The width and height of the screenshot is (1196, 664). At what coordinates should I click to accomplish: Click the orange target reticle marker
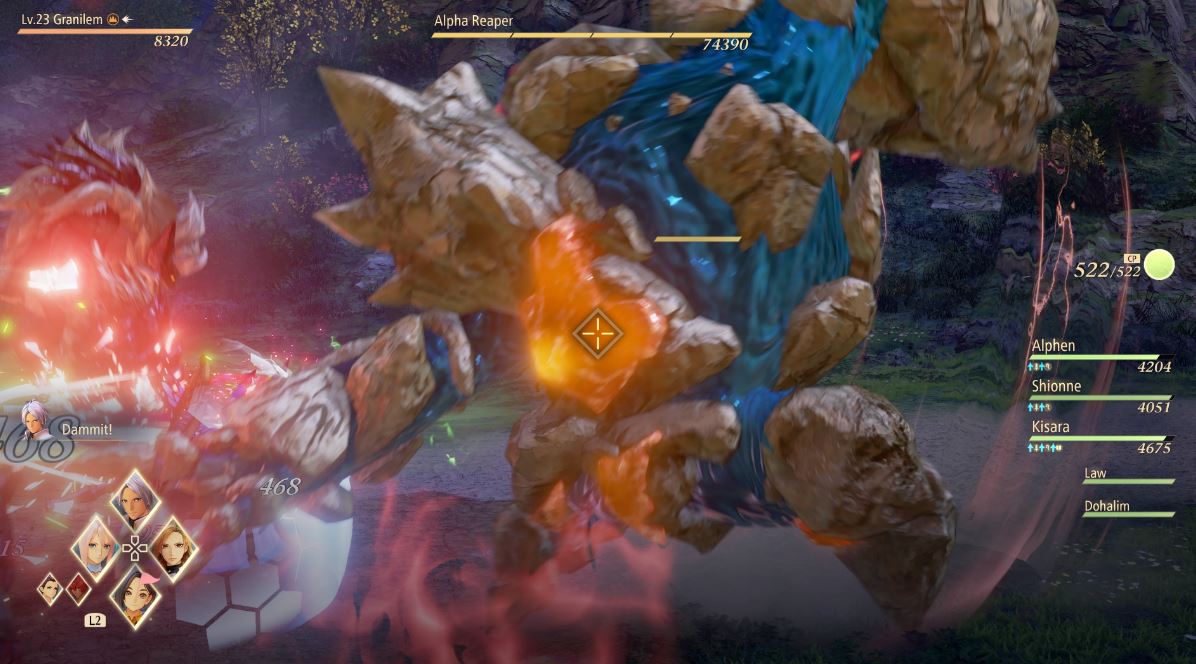click(x=597, y=333)
